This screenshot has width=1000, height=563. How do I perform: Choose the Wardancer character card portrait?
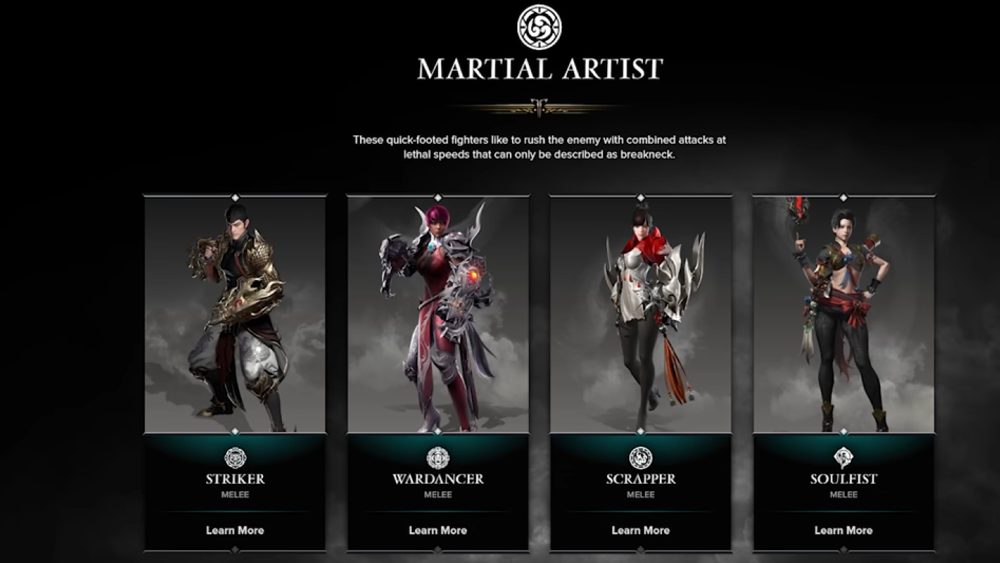[x=438, y=315]
